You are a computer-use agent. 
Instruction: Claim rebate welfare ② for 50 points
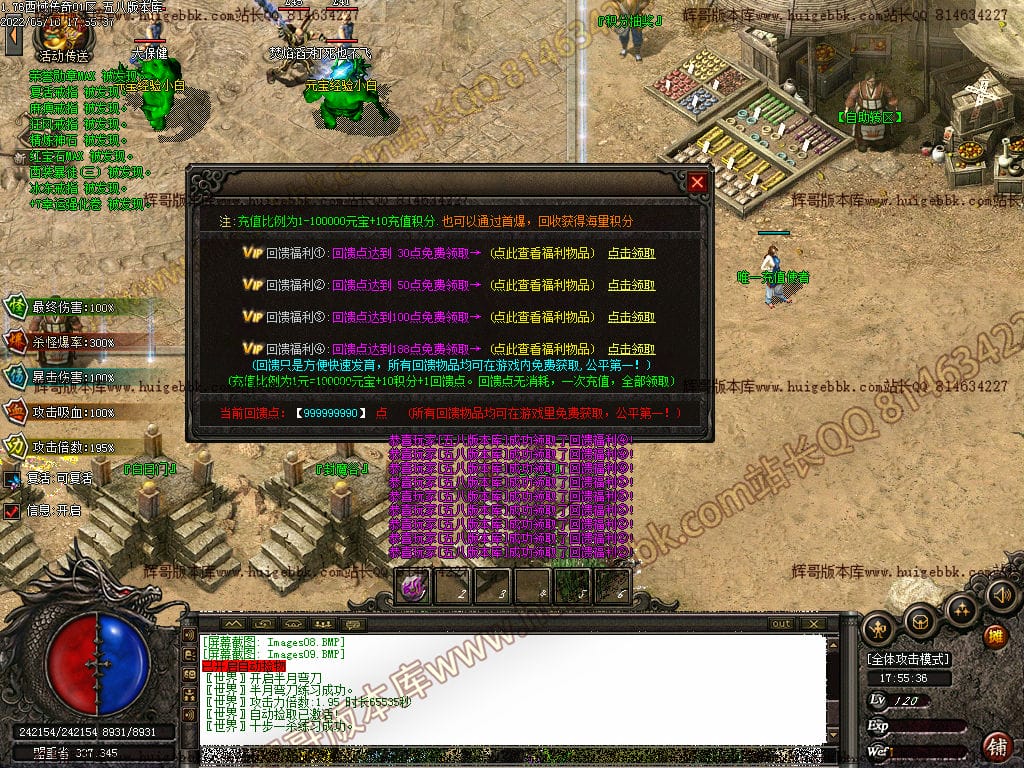click(631, 285)
